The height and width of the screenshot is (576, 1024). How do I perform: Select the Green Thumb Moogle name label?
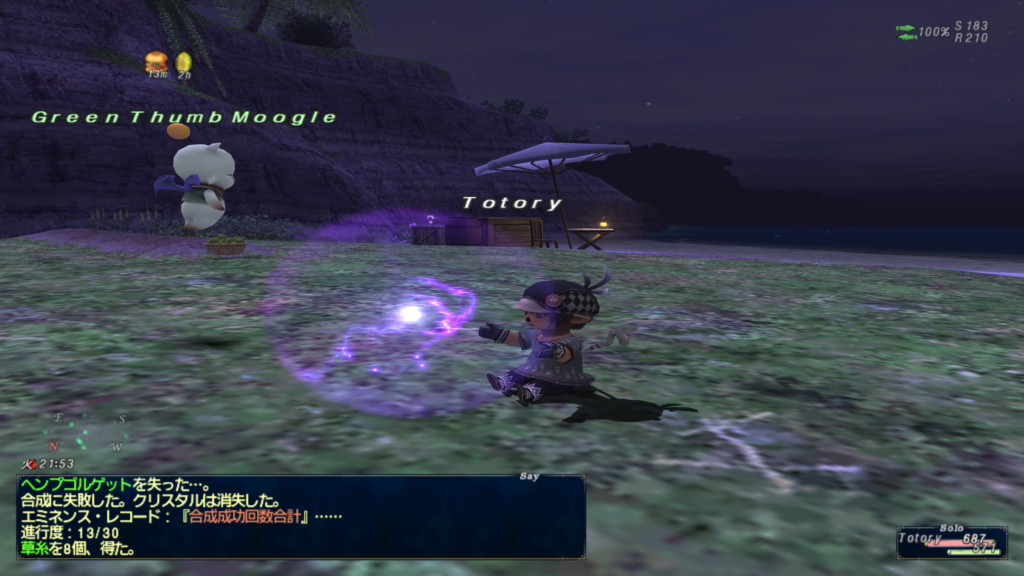pos(184,117)
